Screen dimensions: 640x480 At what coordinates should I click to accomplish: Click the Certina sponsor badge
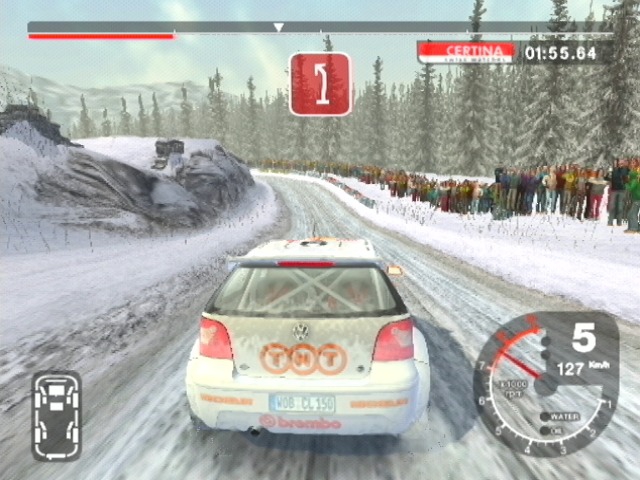pyautogui.click(x=466, y=51)
